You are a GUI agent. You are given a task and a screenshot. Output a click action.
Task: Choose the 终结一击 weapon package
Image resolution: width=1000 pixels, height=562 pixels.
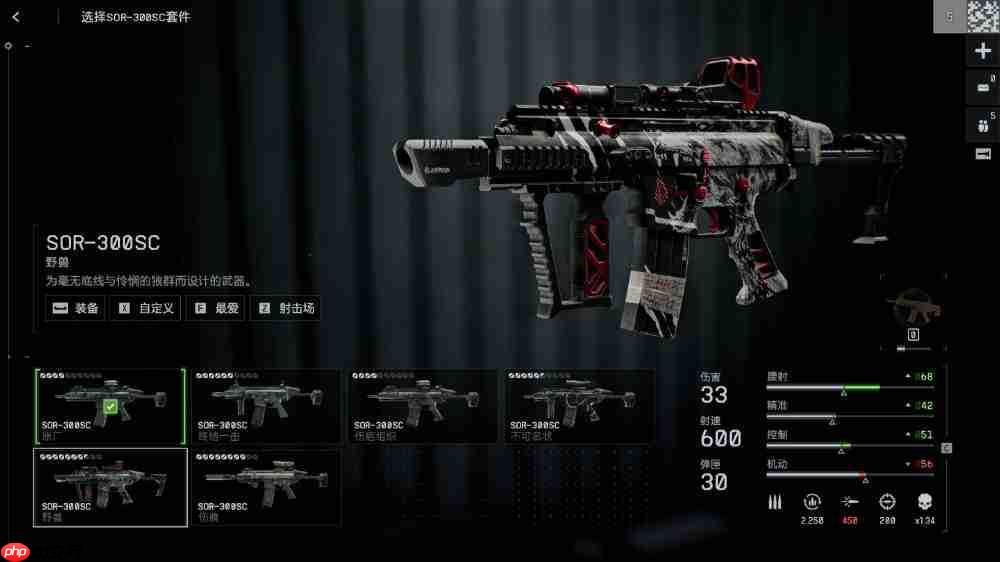[266, 406]
